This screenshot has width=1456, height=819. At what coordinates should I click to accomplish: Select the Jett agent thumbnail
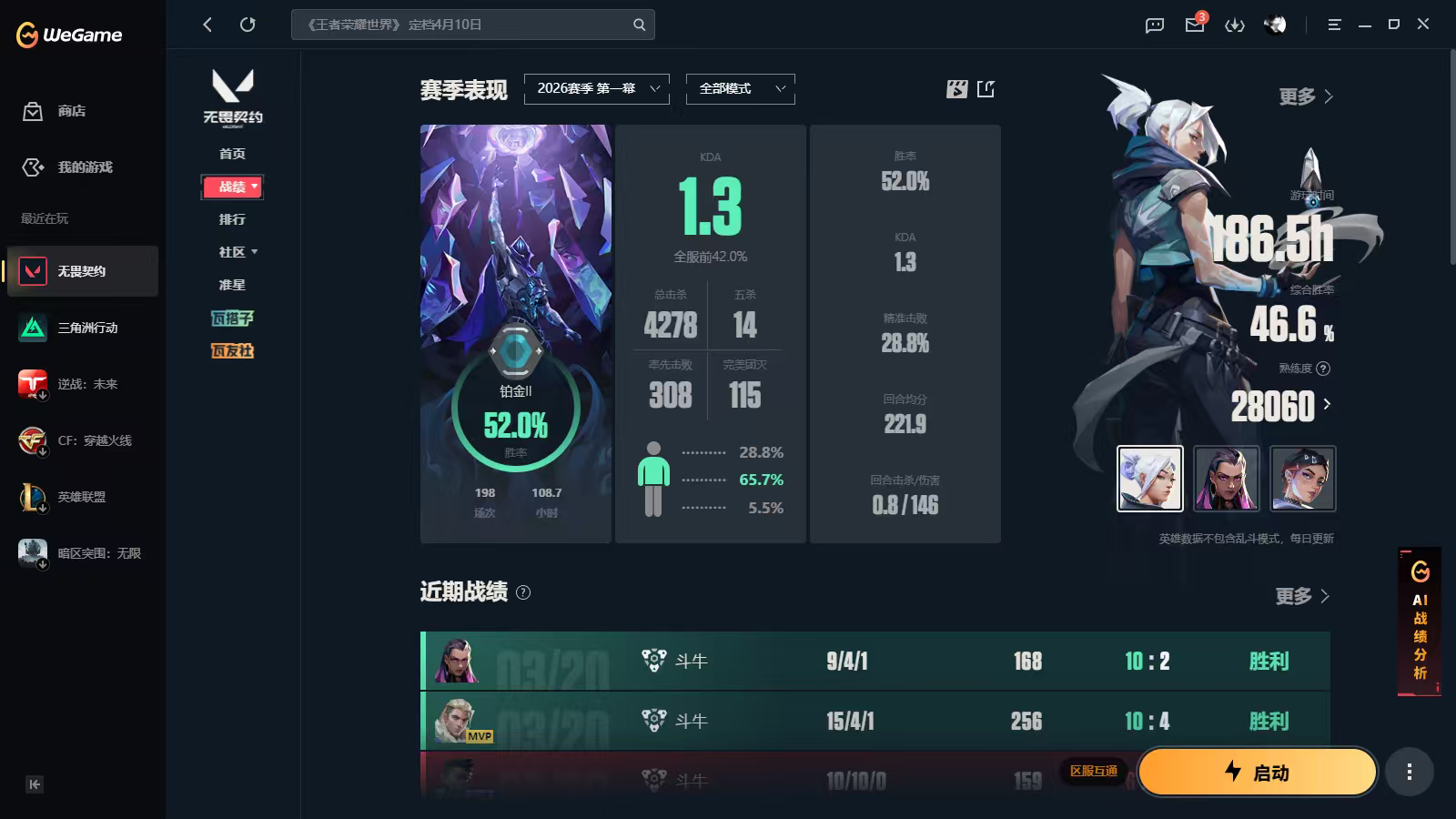pos(1149,478)
